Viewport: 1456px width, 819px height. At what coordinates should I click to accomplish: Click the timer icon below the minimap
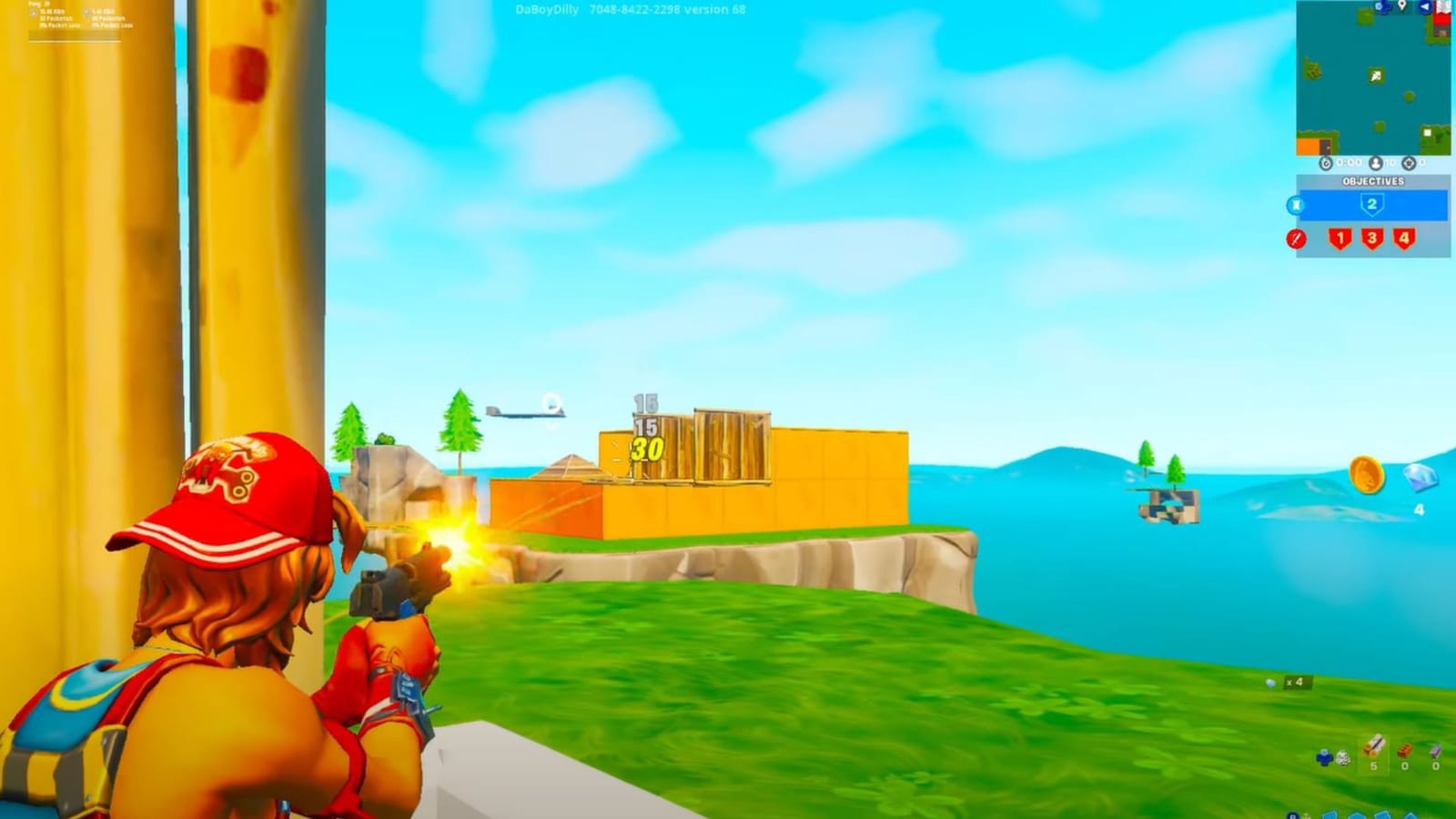1326,163
